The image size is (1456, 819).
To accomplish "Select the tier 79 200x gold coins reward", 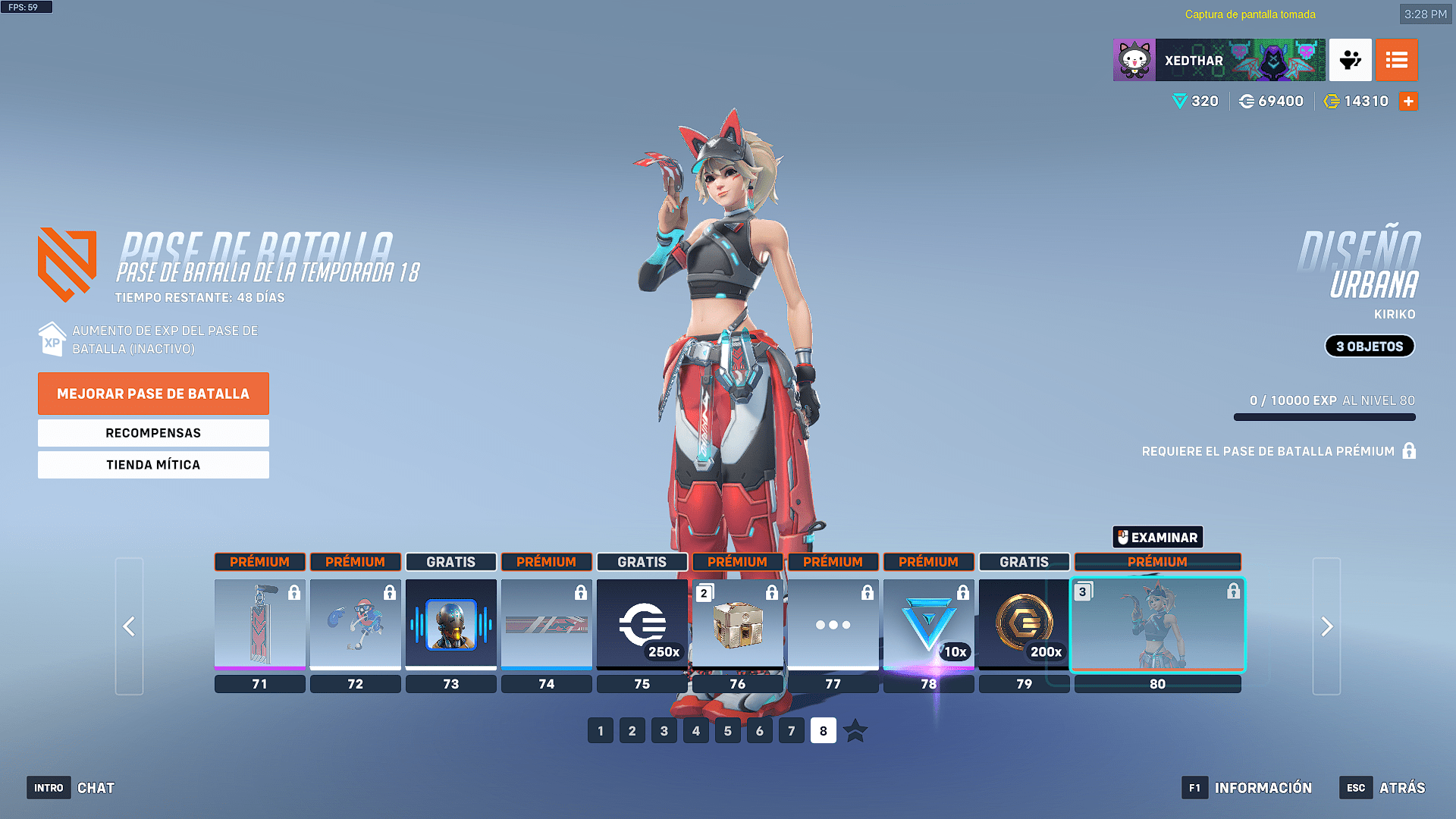I will [x=1025, y=624].
